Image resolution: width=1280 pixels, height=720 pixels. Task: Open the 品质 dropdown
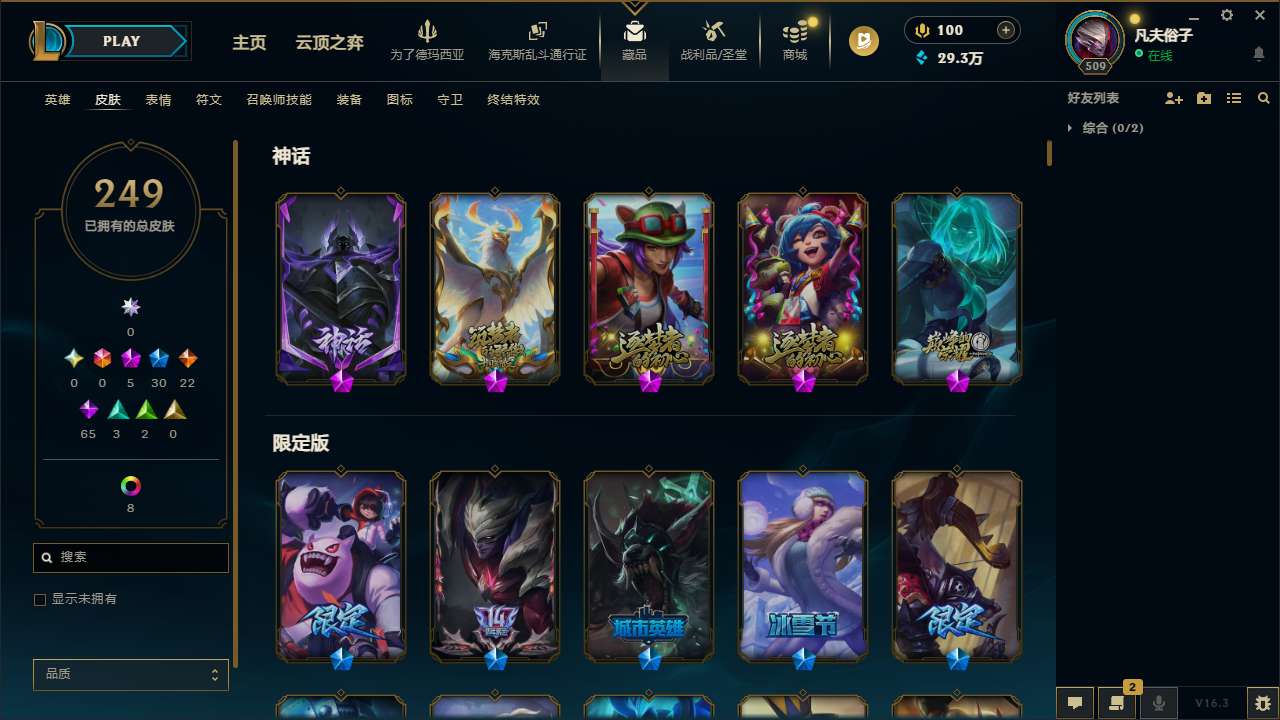130,674
